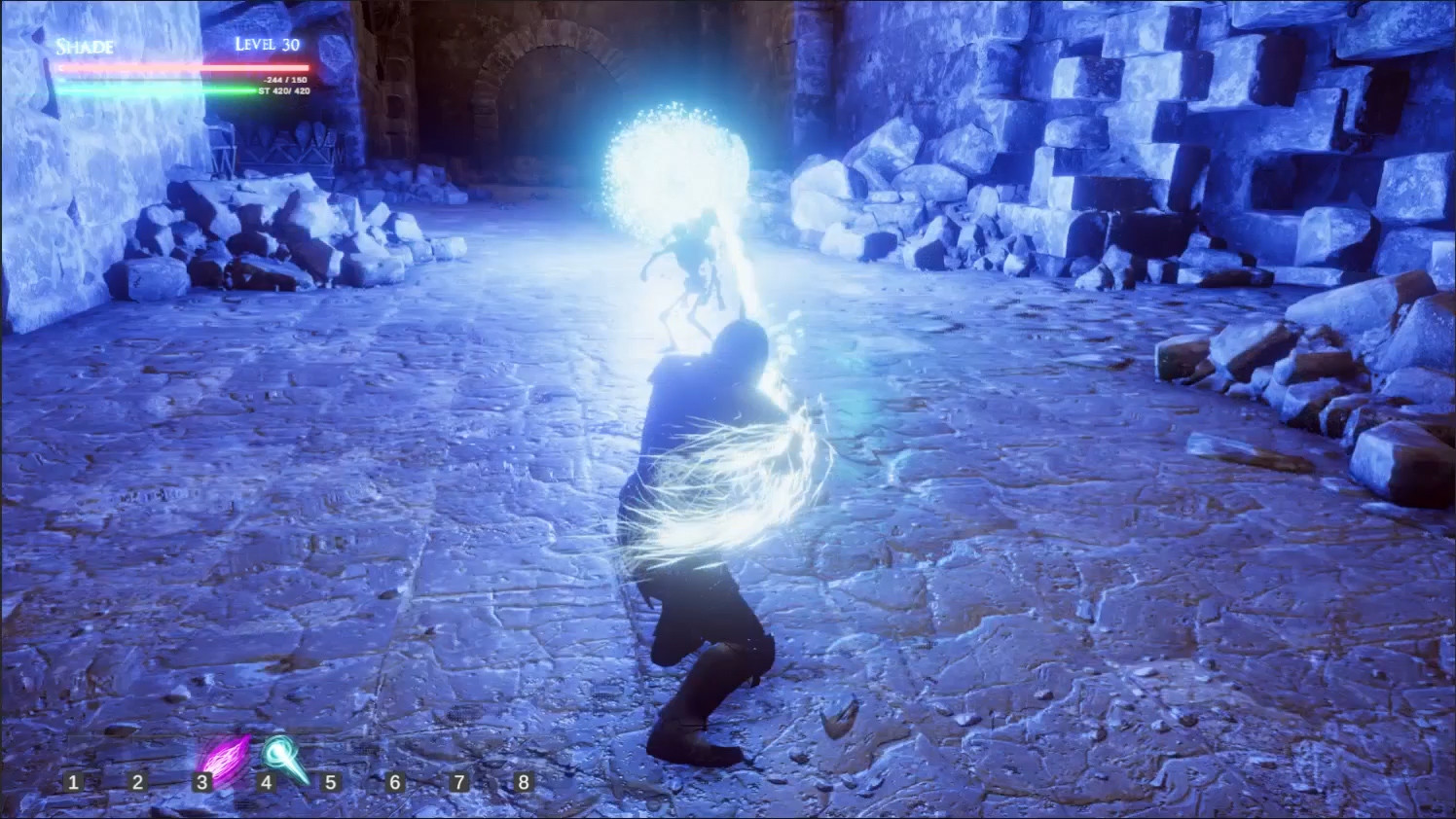Click empty hotbar slot 6
Viewport: 1456px width, 819px height.
(x=395, y=780)
